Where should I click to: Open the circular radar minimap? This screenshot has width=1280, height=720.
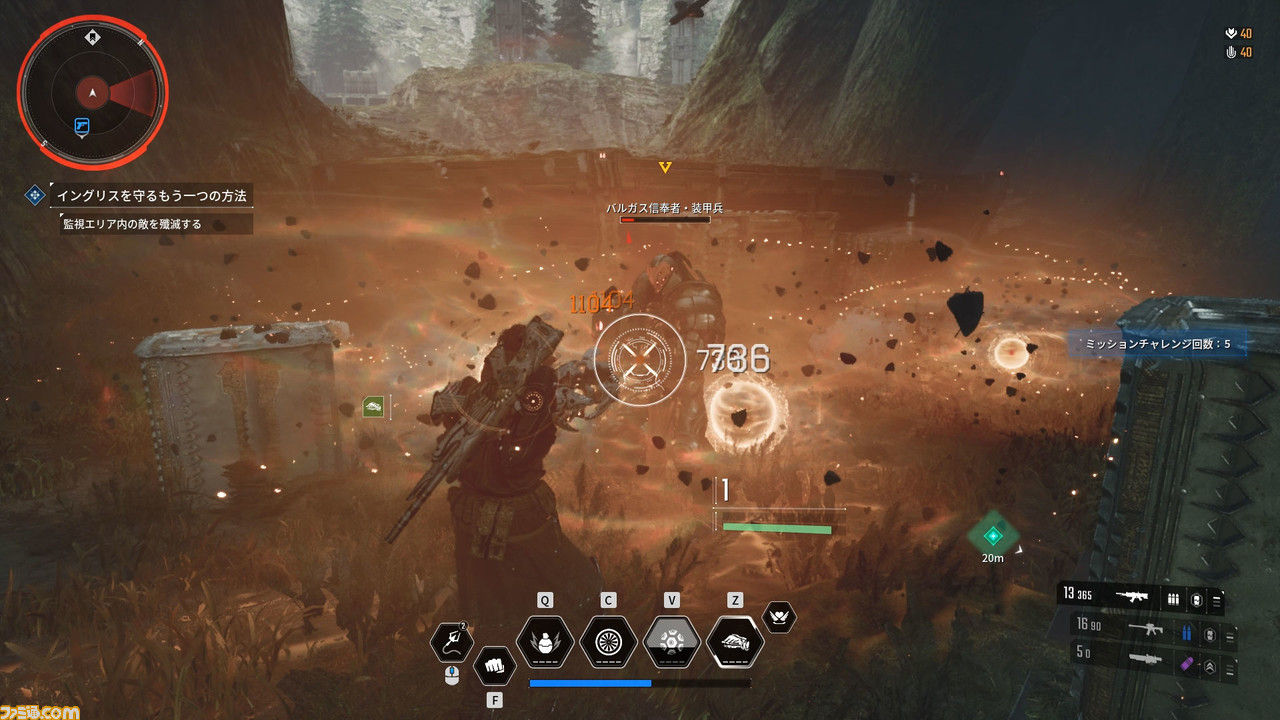tap(92, 93)
